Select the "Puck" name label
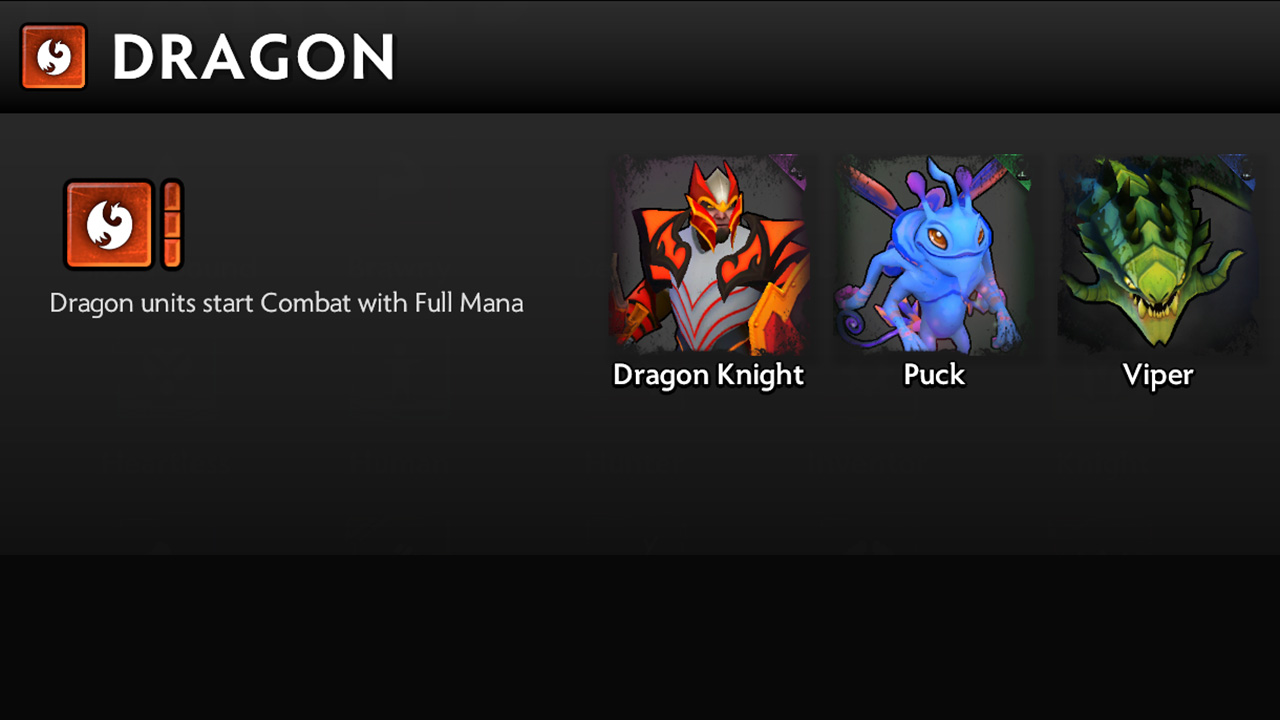The image size is (1280, 720). [933, 375]
